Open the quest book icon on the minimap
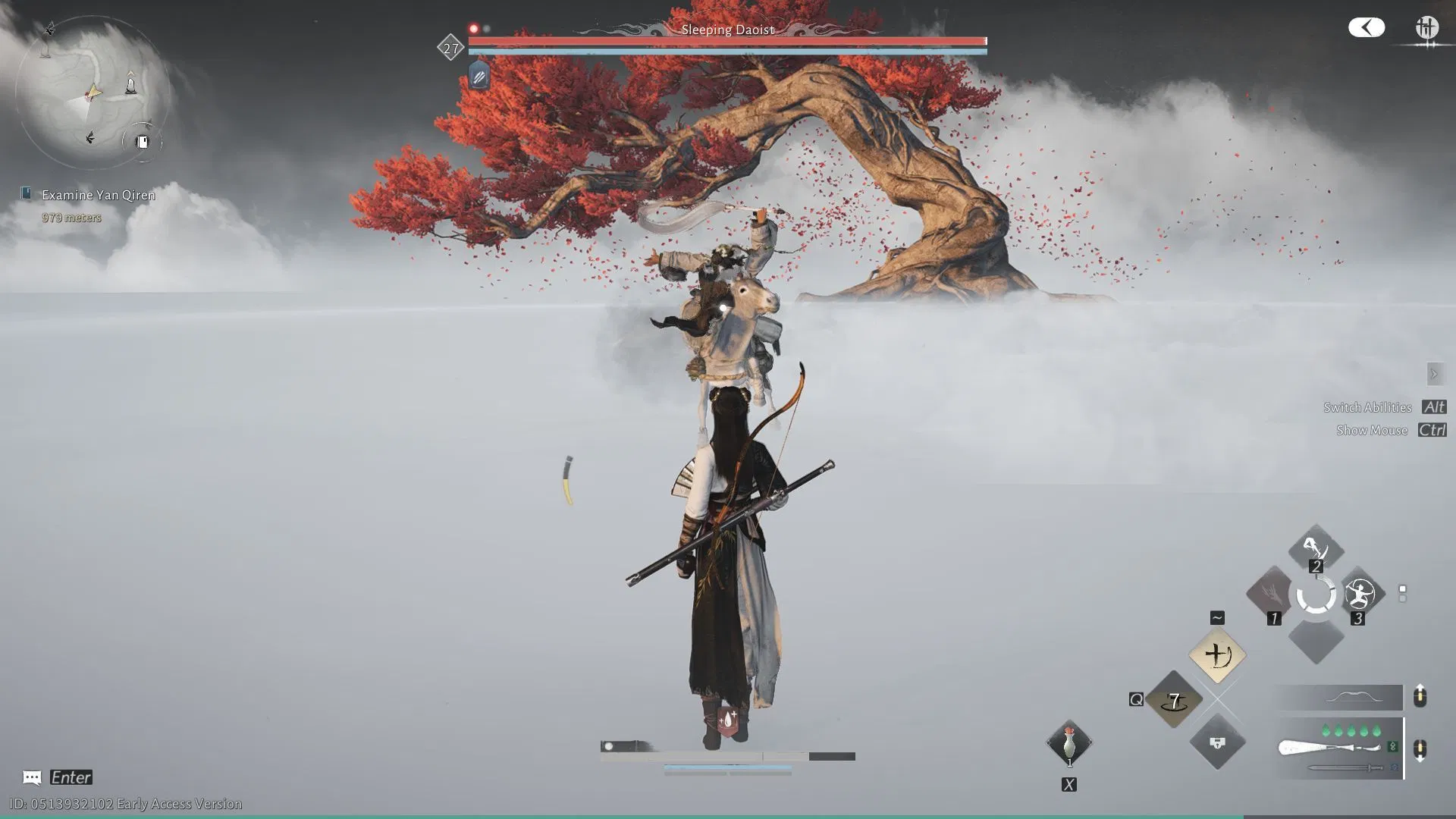The width and height of the screenshot is (1456, 819). 141,141
